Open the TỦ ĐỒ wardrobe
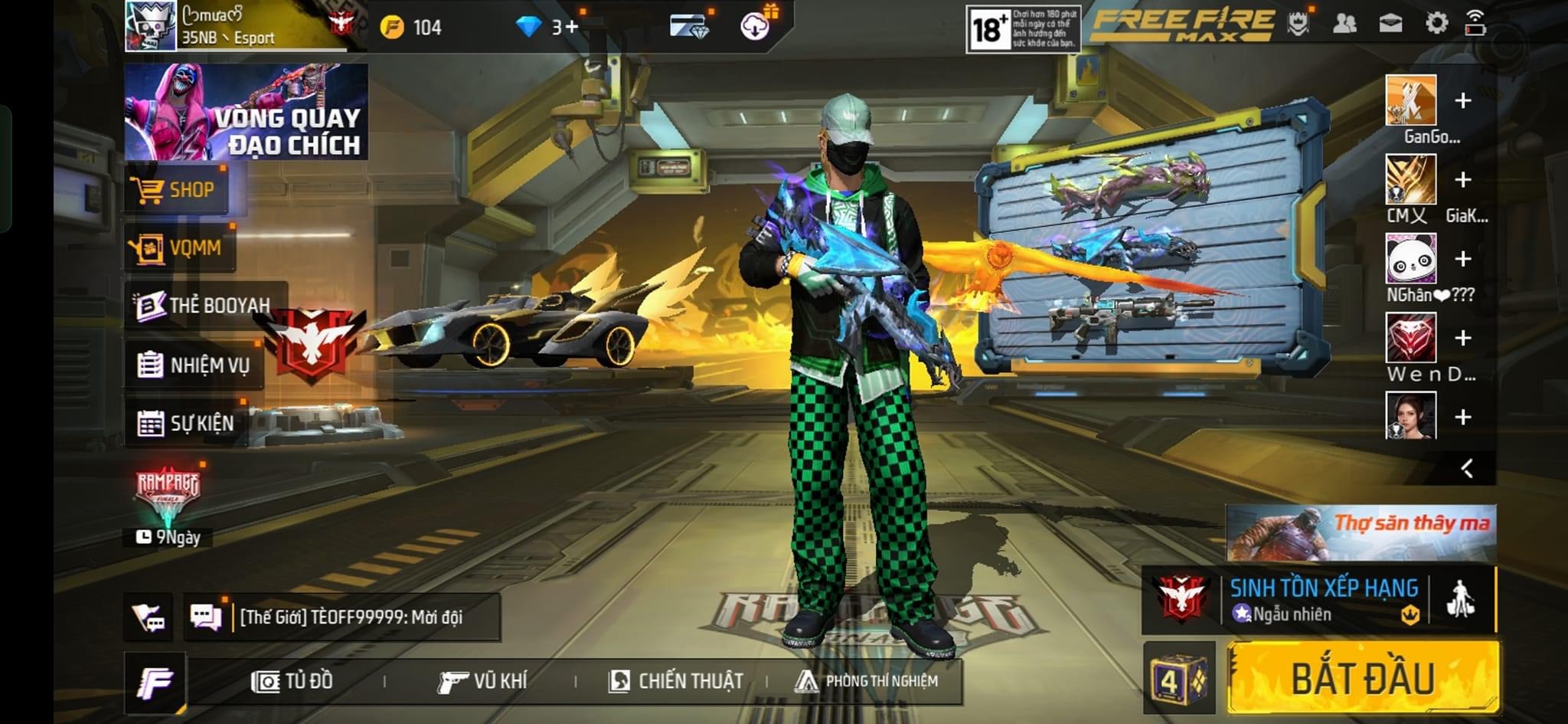This screenshot has width=1568, height=724. 293,680
